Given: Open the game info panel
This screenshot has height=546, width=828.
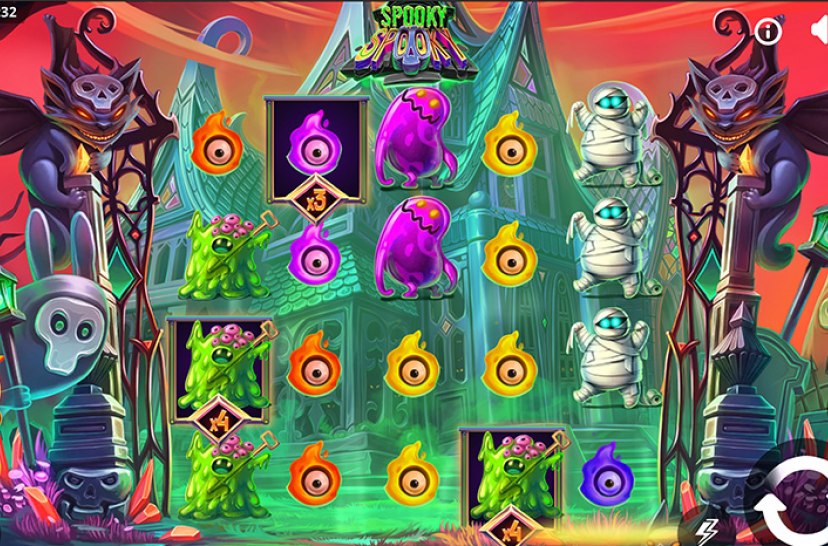Looking at the screenshot, I should click(x=768, y=32).
